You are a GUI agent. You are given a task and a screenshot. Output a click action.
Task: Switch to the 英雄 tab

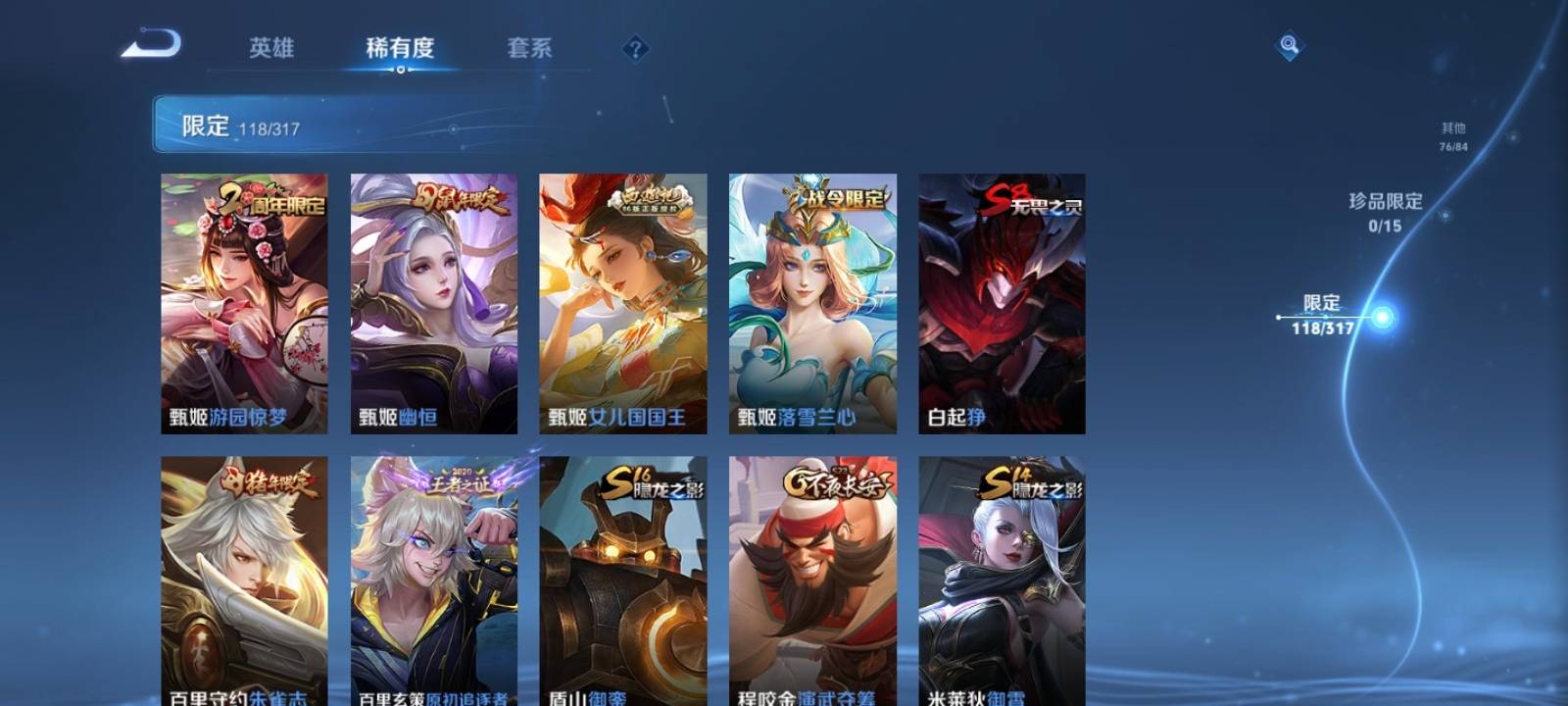tap(271, 48)
